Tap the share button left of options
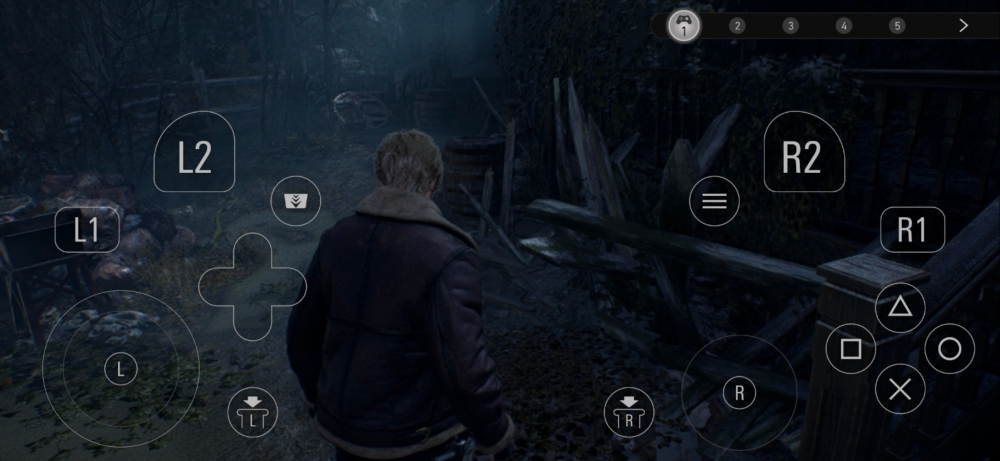This screenshot has width=1000, height=461. (295, 201)
